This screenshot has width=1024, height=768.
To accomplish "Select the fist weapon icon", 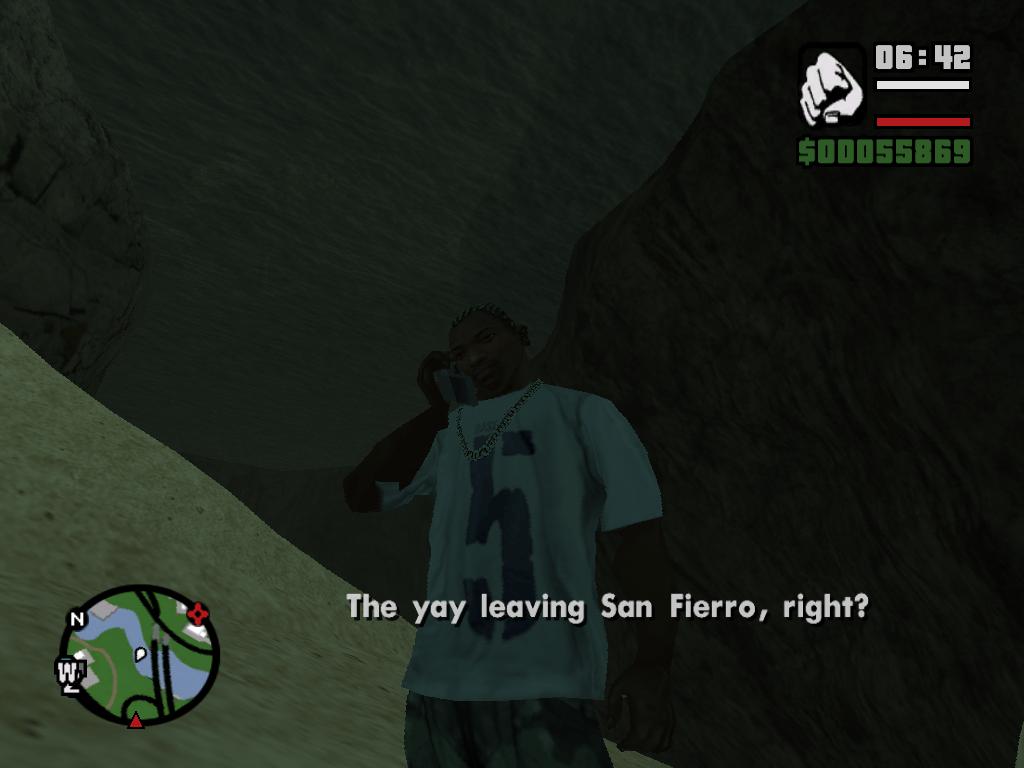I will [832, 86].
